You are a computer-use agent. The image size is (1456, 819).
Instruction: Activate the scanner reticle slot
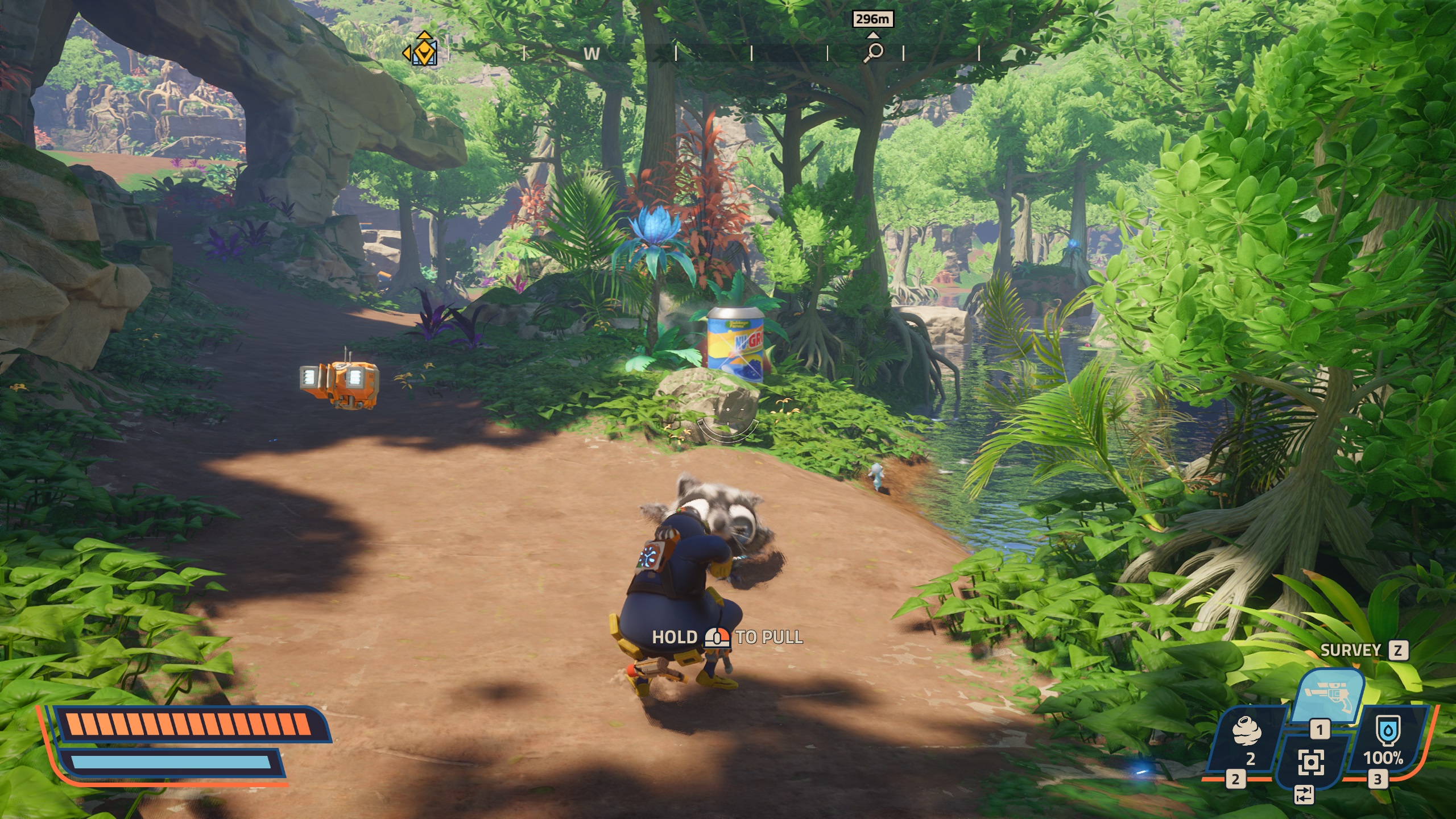coord(1310,762)
